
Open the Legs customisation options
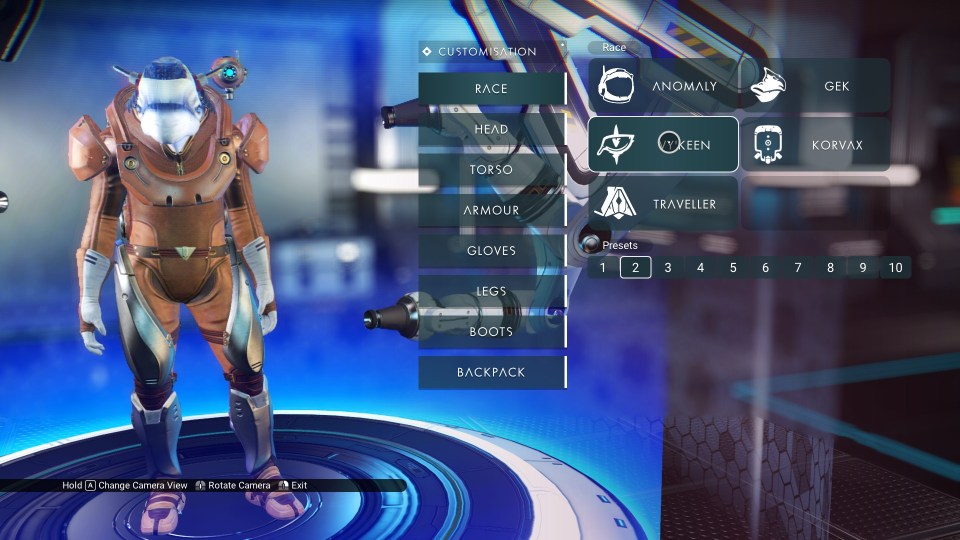tap(492, 291)
